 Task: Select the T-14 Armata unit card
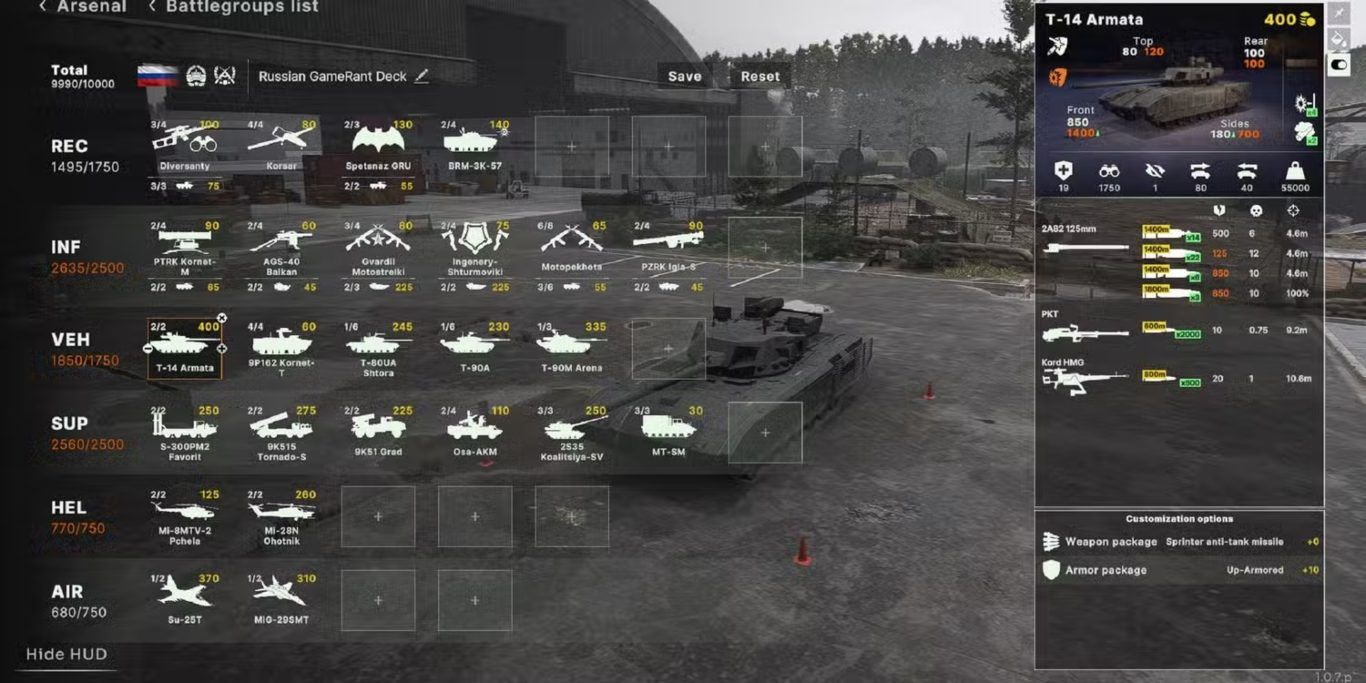coord(184,348)
